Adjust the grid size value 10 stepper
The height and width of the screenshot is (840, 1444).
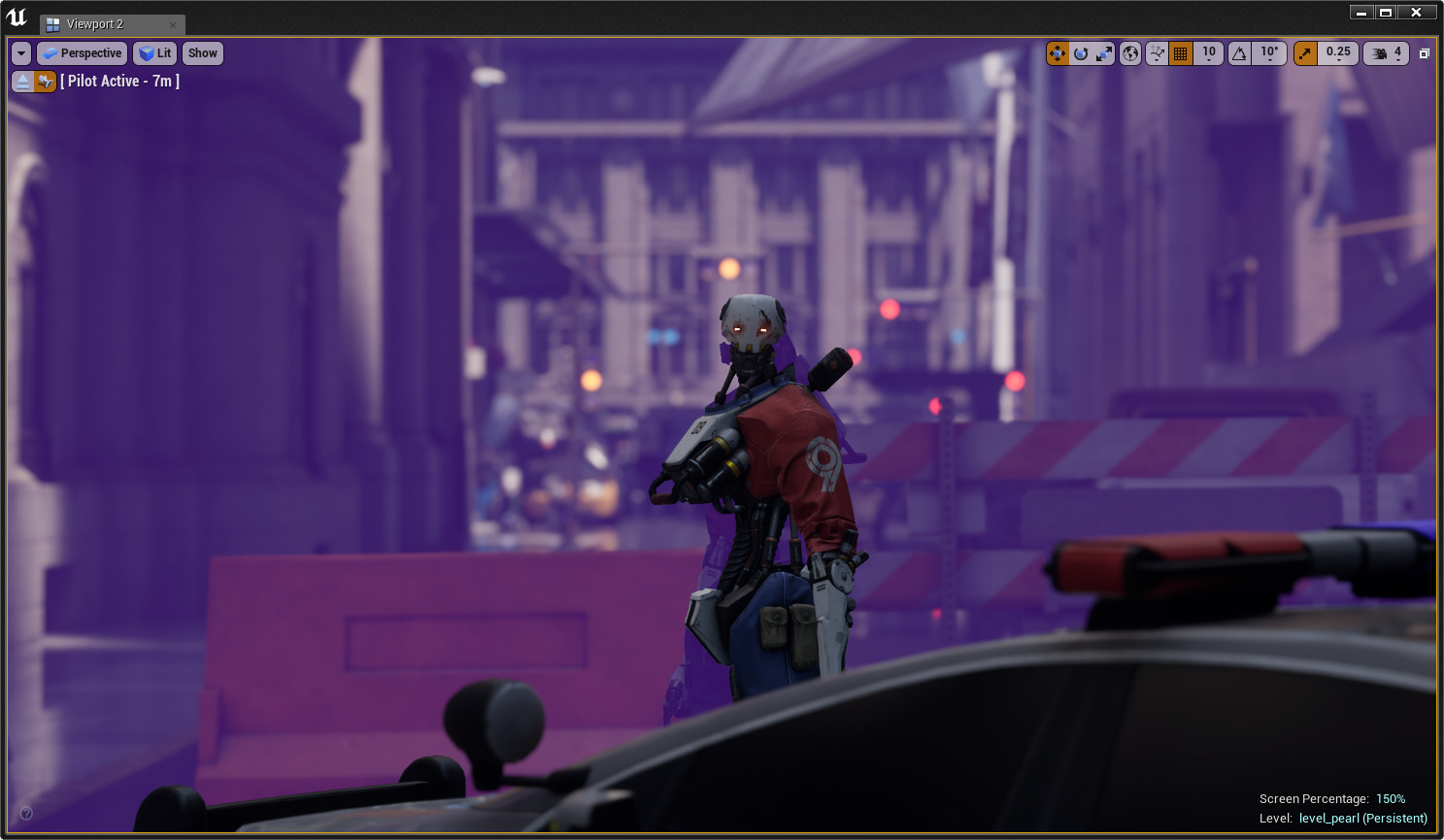[1208, 52]
